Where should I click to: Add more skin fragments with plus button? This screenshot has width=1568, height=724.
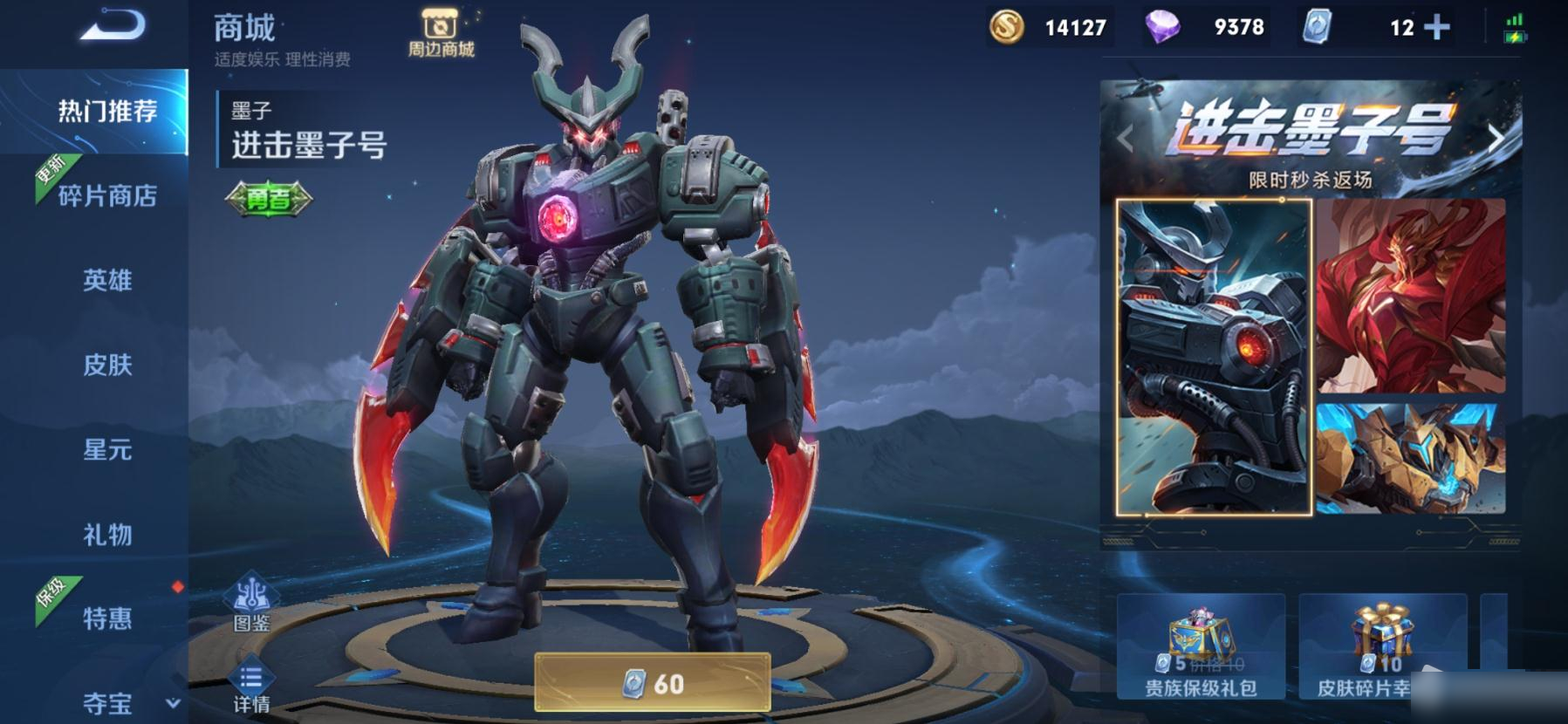pyautogui.click(x=1436, y=28)
